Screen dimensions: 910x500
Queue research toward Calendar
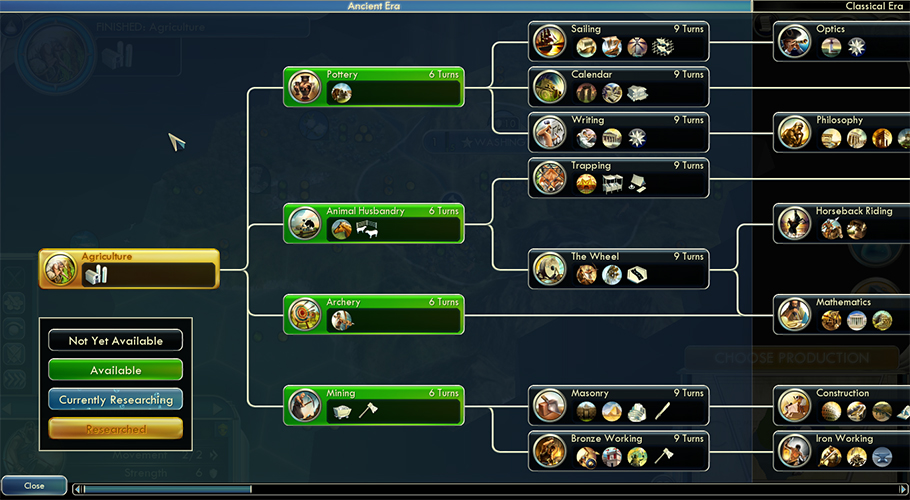[618, 86]
